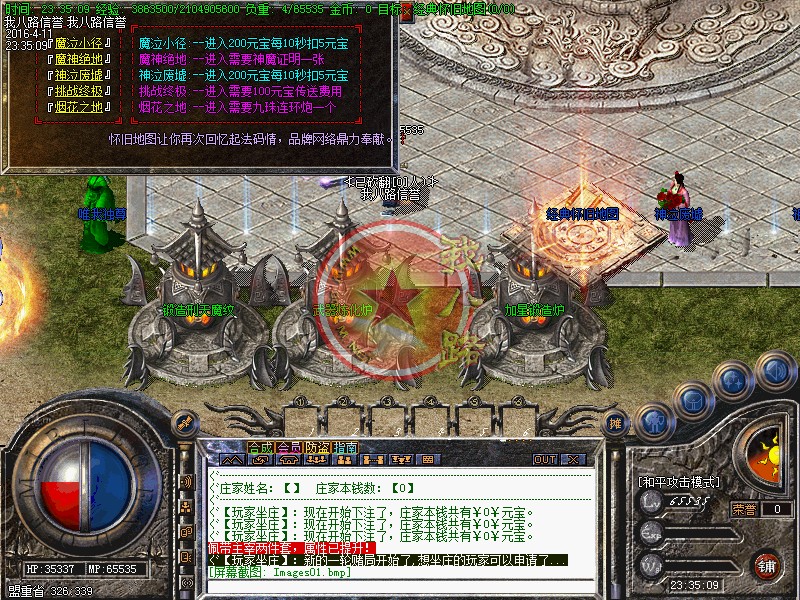Viewport: 800px width, 600px height.
Task: Open the character status round button
Action: click(652, 420)
